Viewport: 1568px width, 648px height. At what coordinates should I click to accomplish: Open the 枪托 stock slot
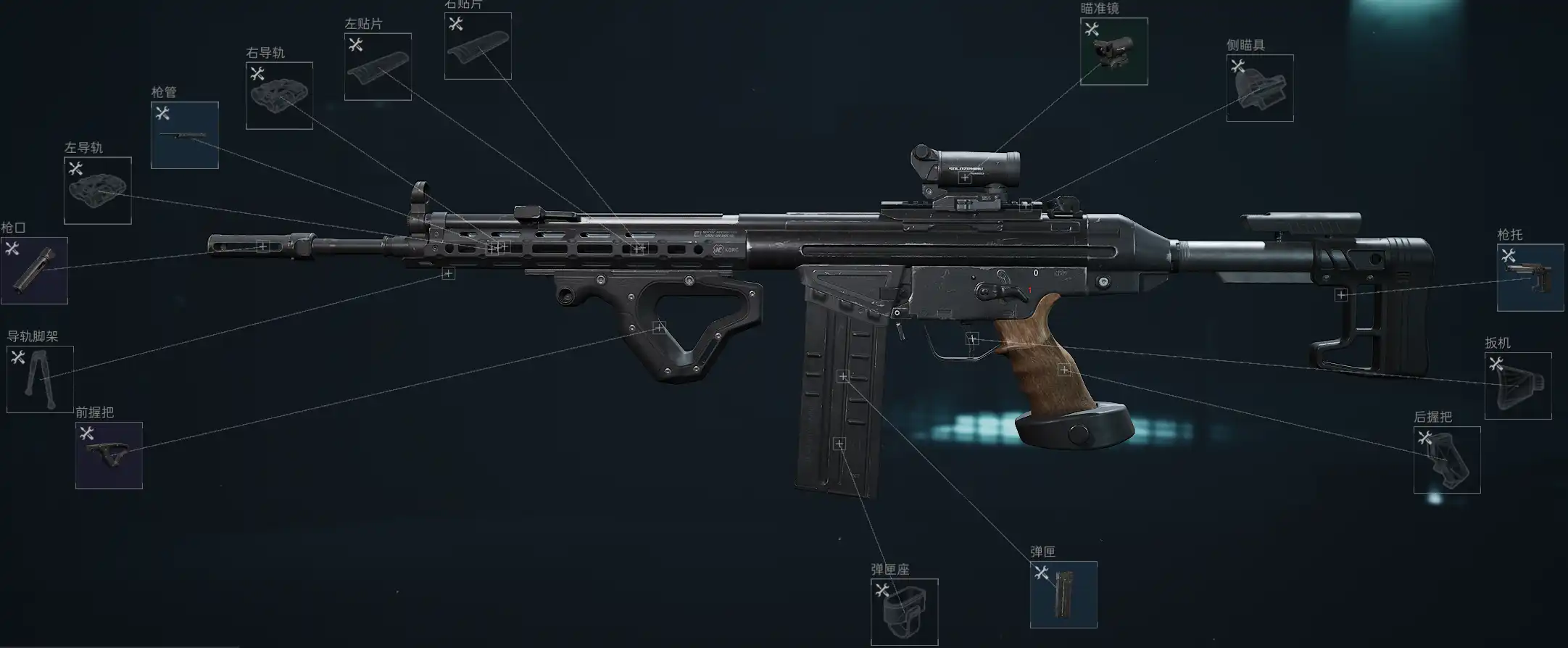1530,278
